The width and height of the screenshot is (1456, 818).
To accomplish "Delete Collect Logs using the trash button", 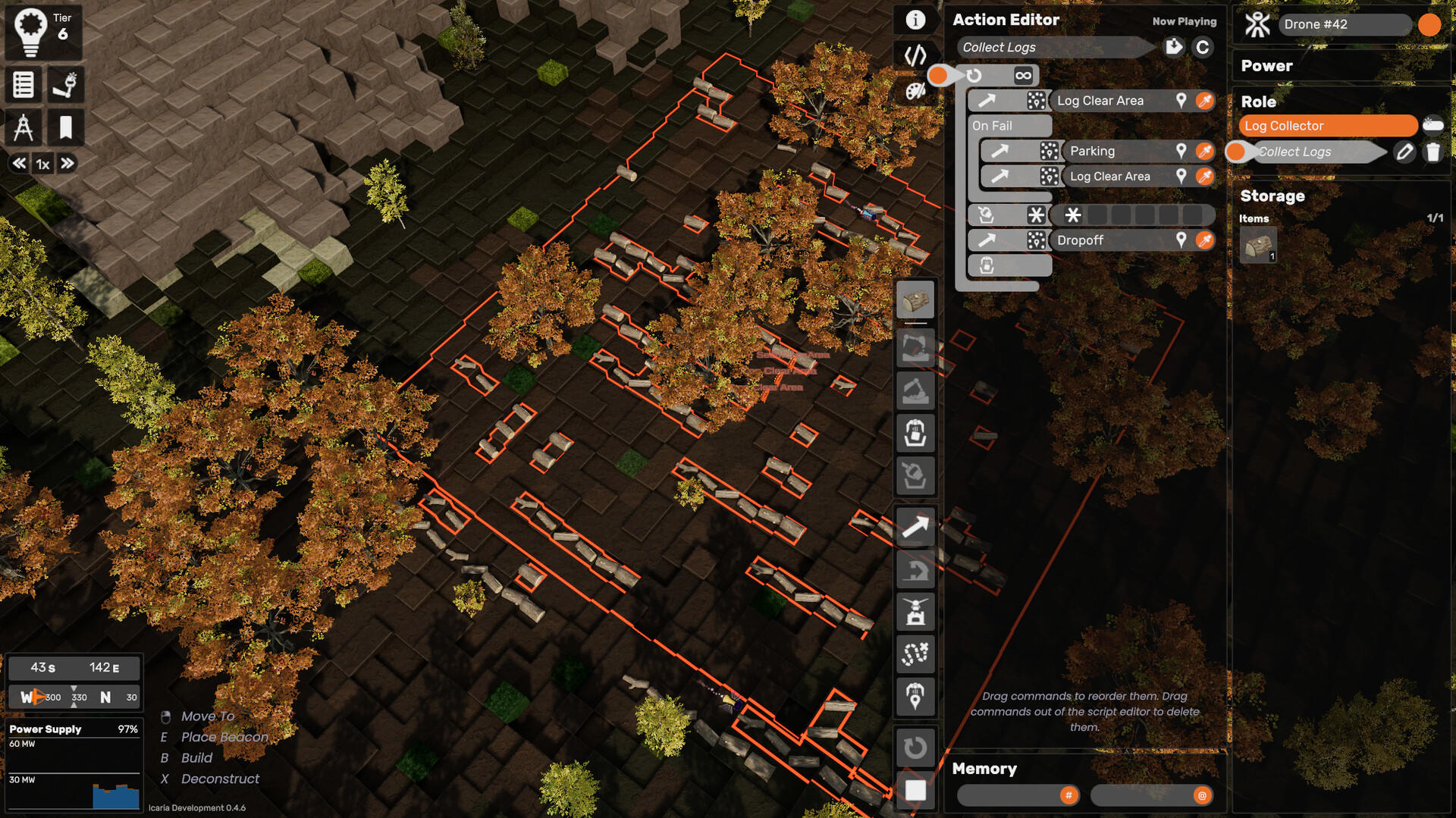I will point(1434,152).
